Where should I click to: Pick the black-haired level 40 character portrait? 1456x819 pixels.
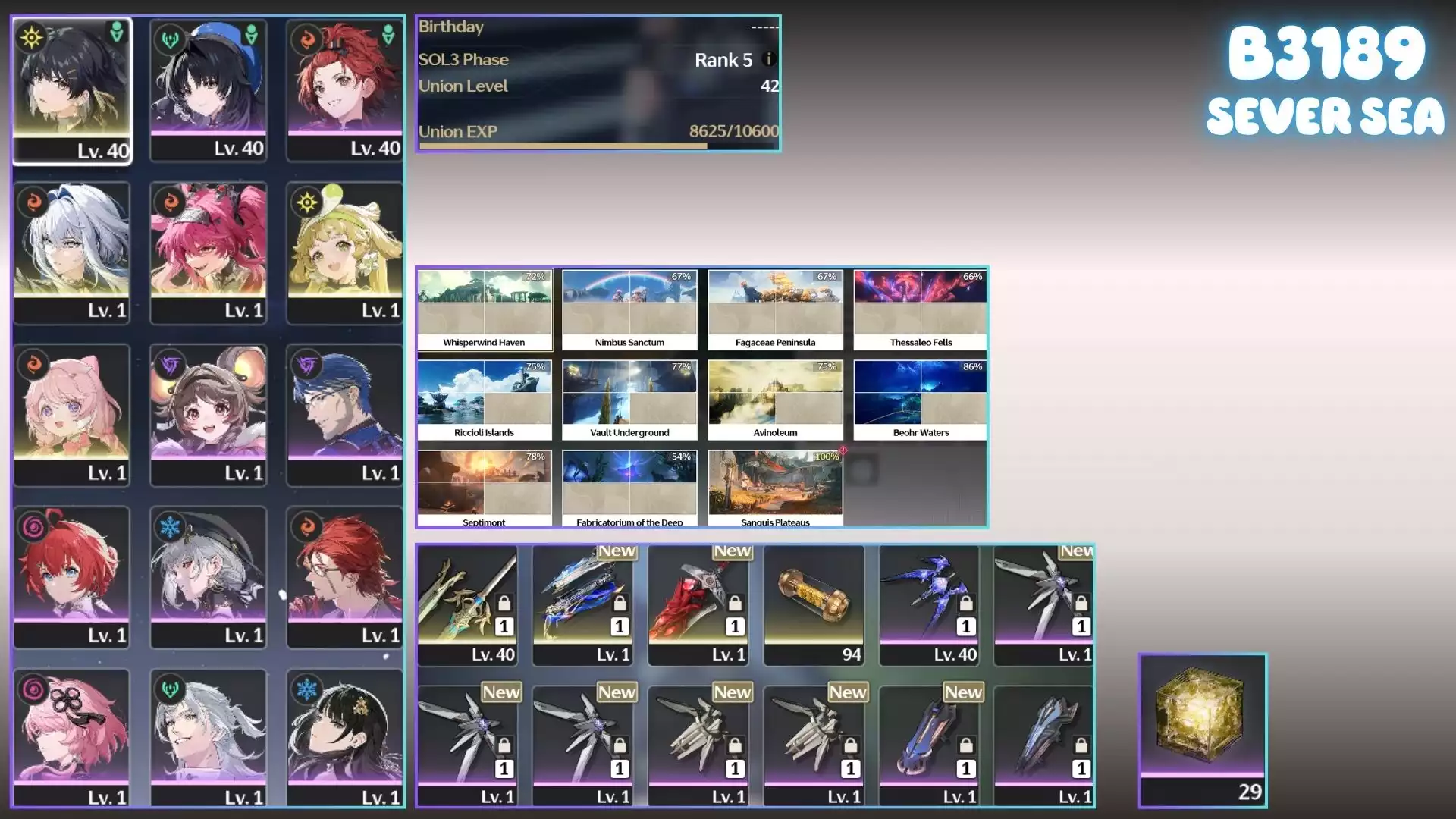72,90
